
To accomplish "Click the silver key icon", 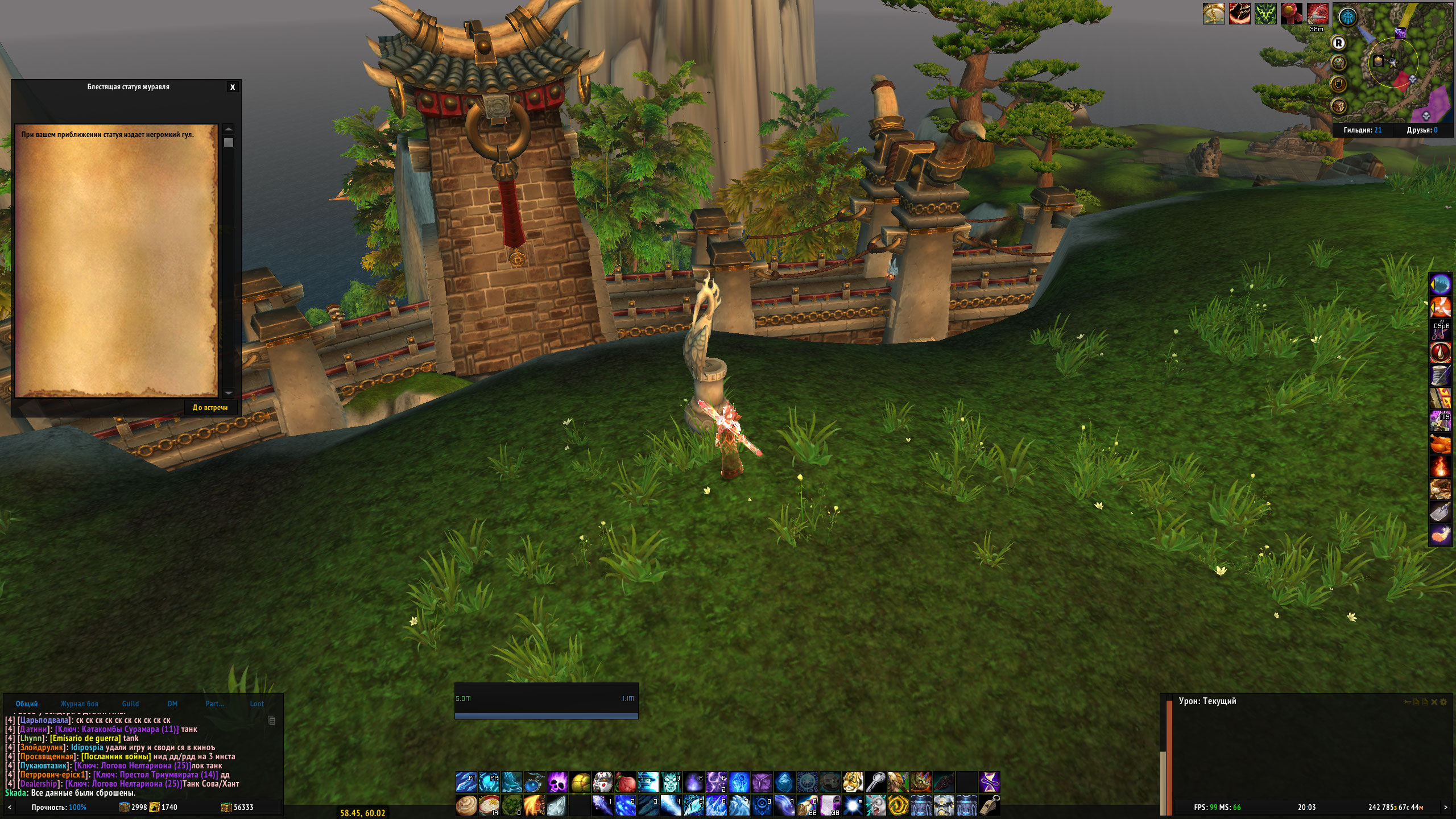I will [876, 783].
